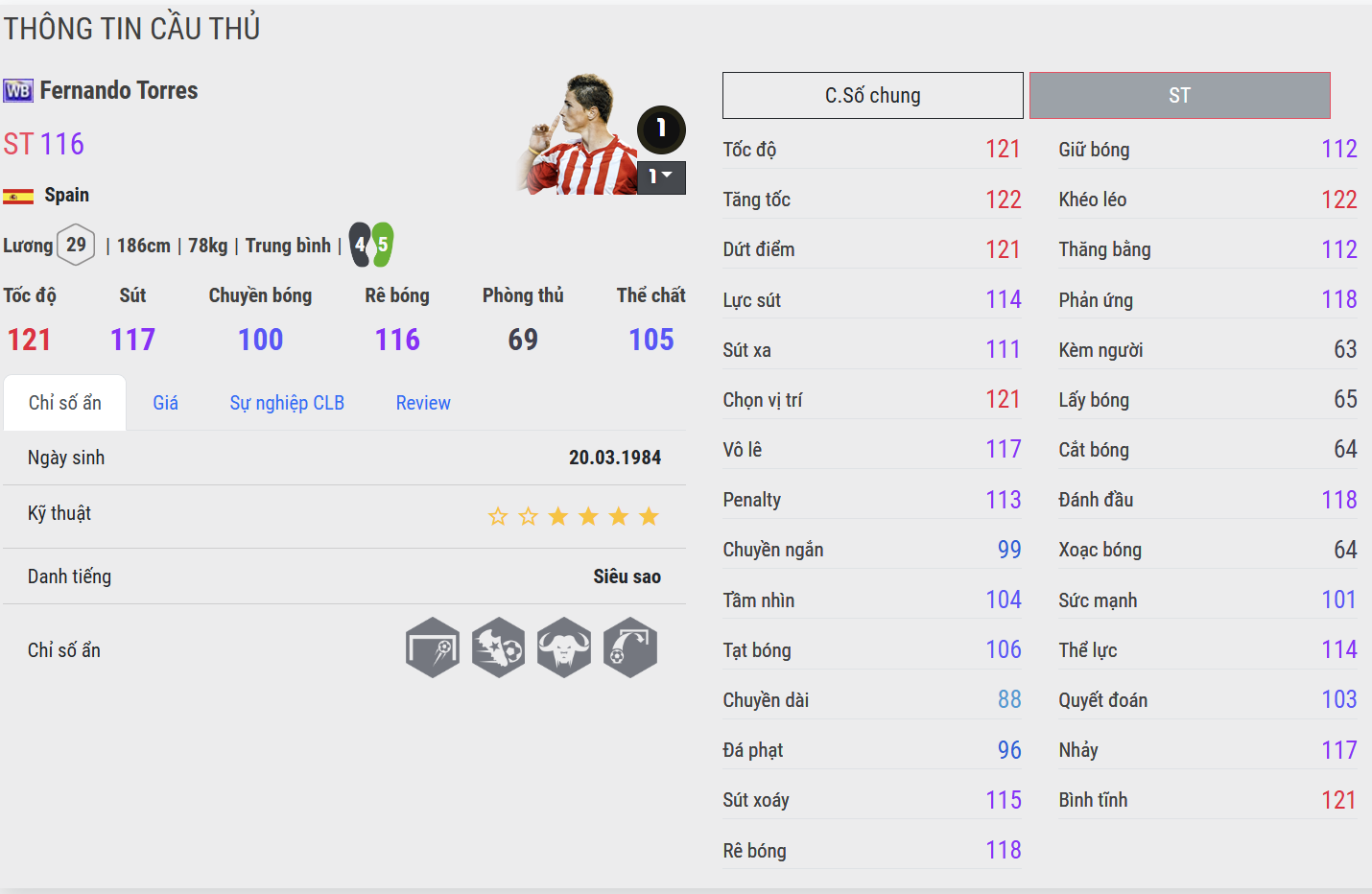This screenshot has width=1372, height=894.
Task: Switch to the C.Số chung stats tab
Action: click(872, 96)
